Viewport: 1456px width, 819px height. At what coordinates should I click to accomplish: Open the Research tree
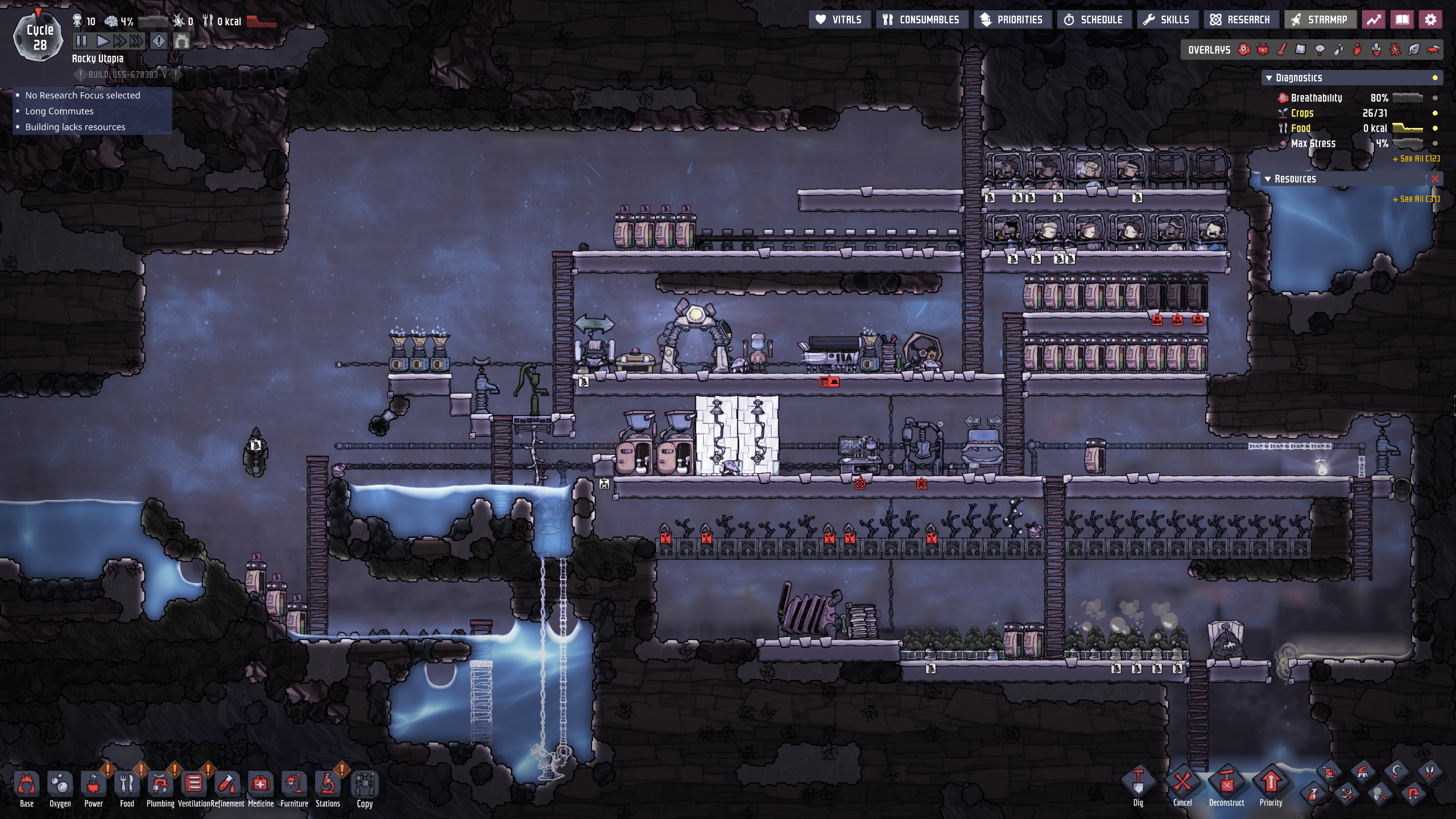pyautogui.click(x=1240, y=20)
